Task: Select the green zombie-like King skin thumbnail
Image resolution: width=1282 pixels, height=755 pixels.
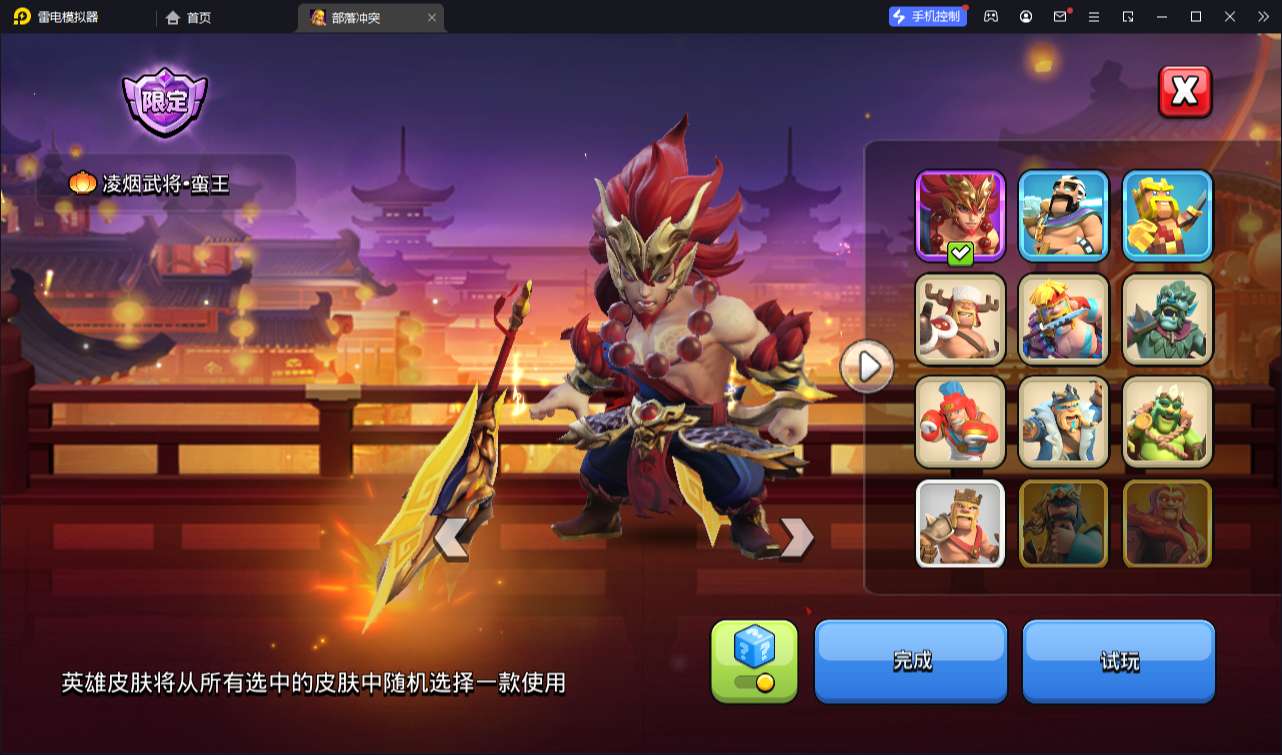Action: 1167,320
